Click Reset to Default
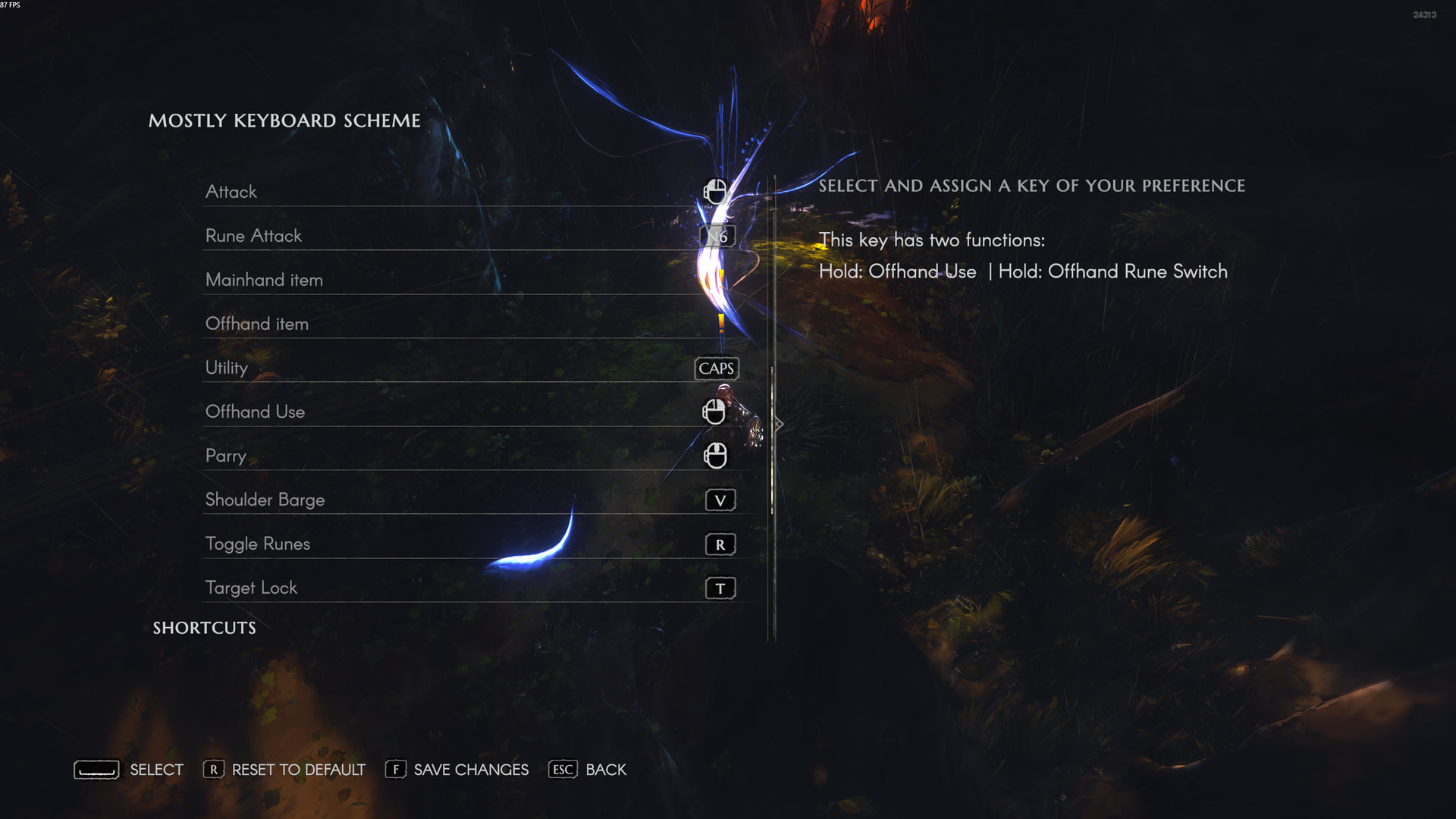The image size is (1456, 819). [284, 770]
